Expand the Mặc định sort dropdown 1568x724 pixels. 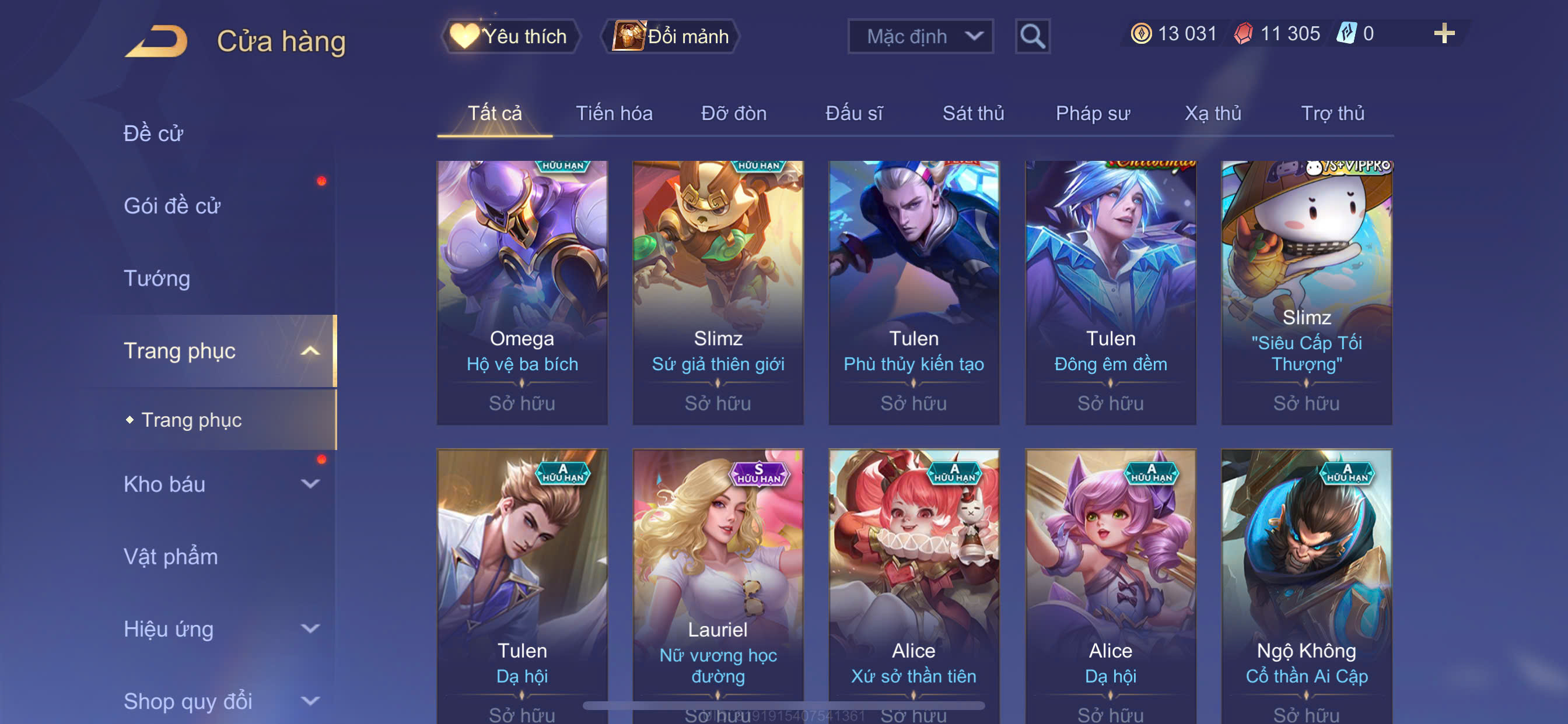(920, 37)
